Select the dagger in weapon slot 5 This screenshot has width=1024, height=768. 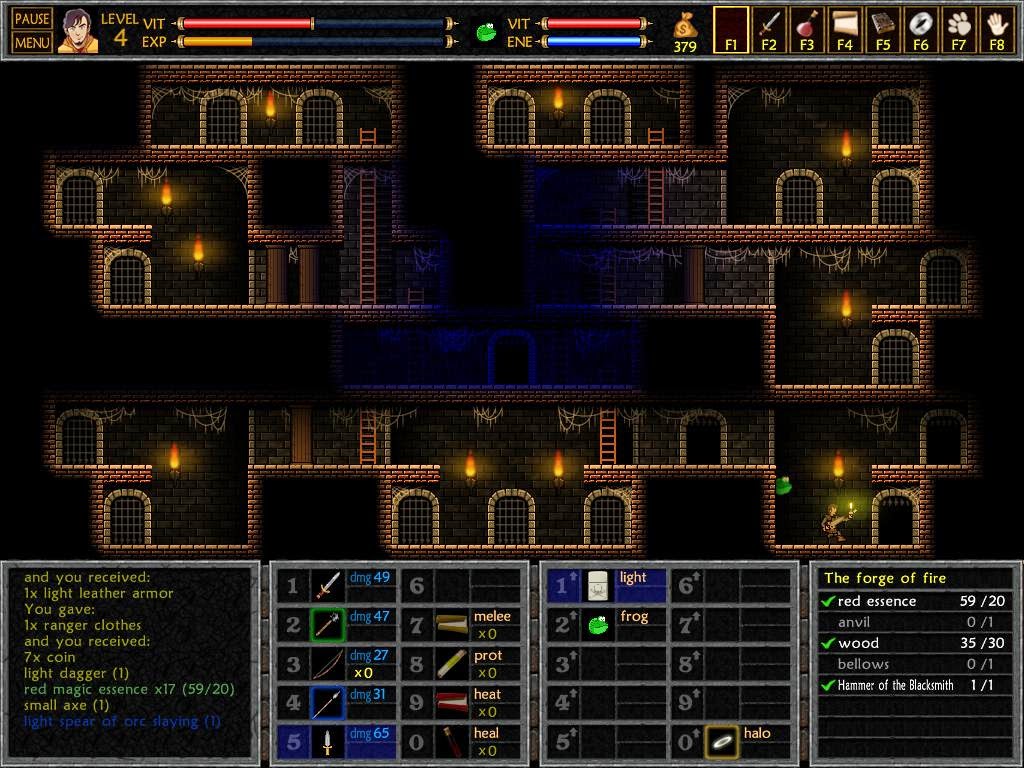pyautogui.click(x=328, y=742)
